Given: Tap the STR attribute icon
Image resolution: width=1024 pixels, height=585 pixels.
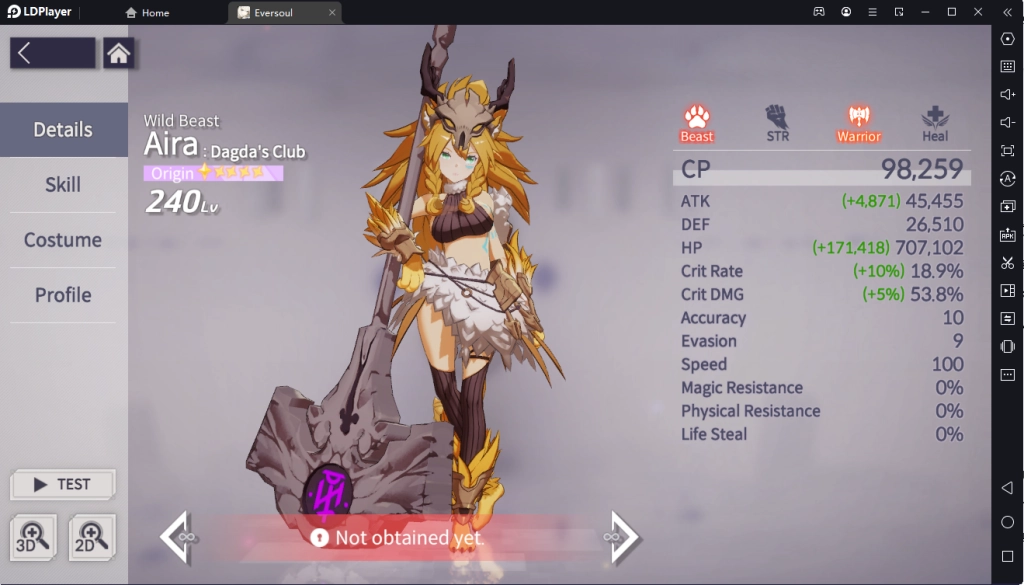Looking at the screenshot, I should [777, 122].
